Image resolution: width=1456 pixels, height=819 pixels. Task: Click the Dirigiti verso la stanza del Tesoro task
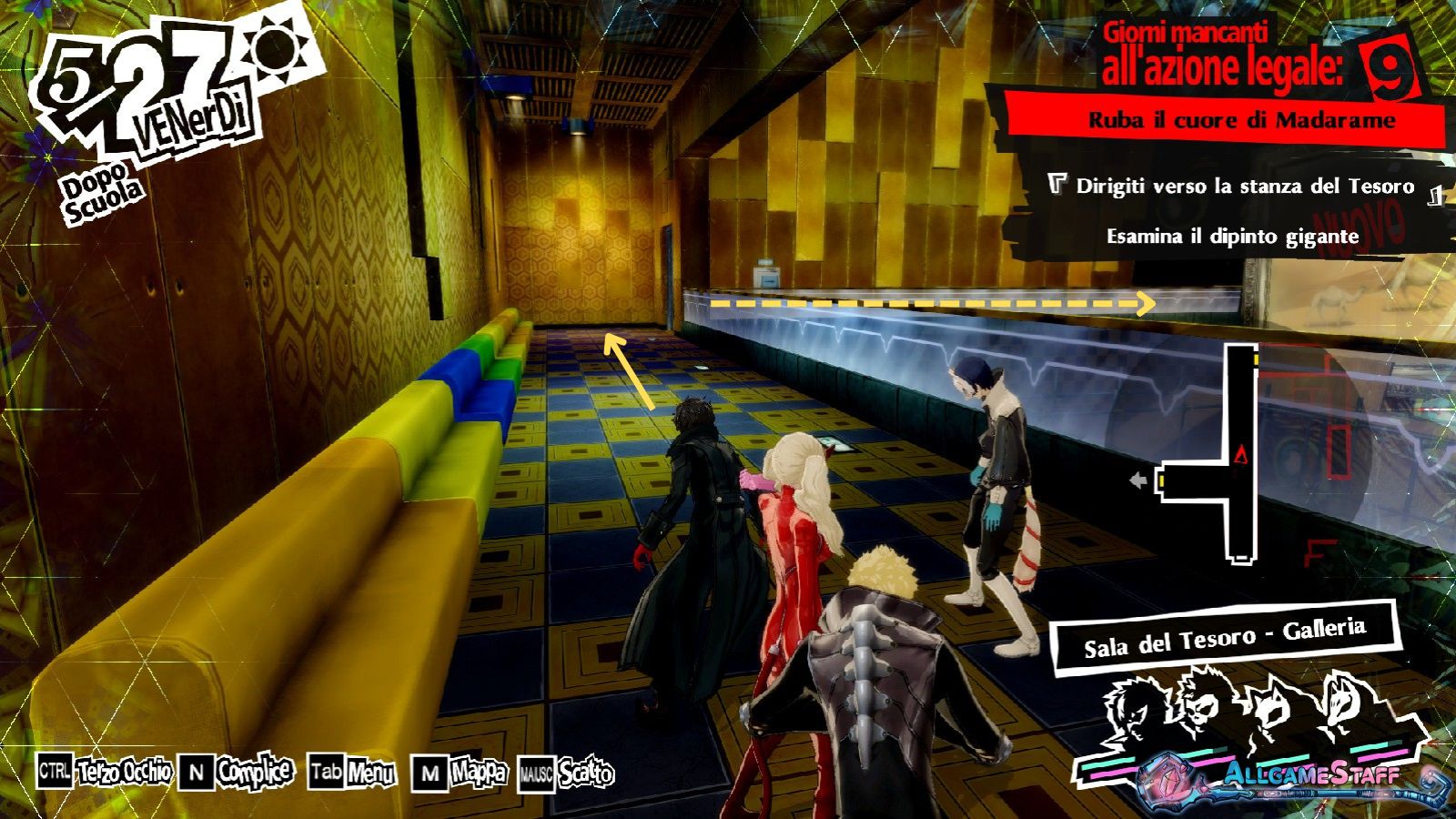pos(1244,187)
